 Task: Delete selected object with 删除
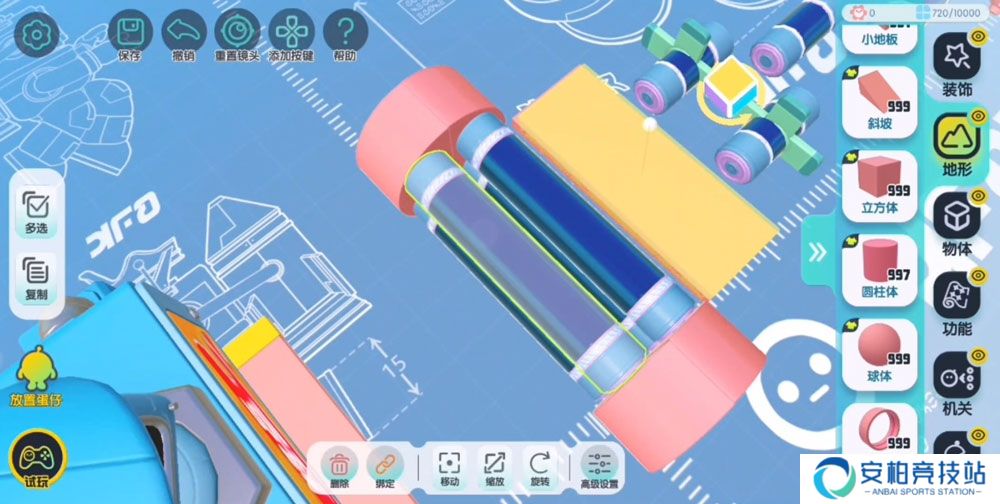click(x=340, y=466)
